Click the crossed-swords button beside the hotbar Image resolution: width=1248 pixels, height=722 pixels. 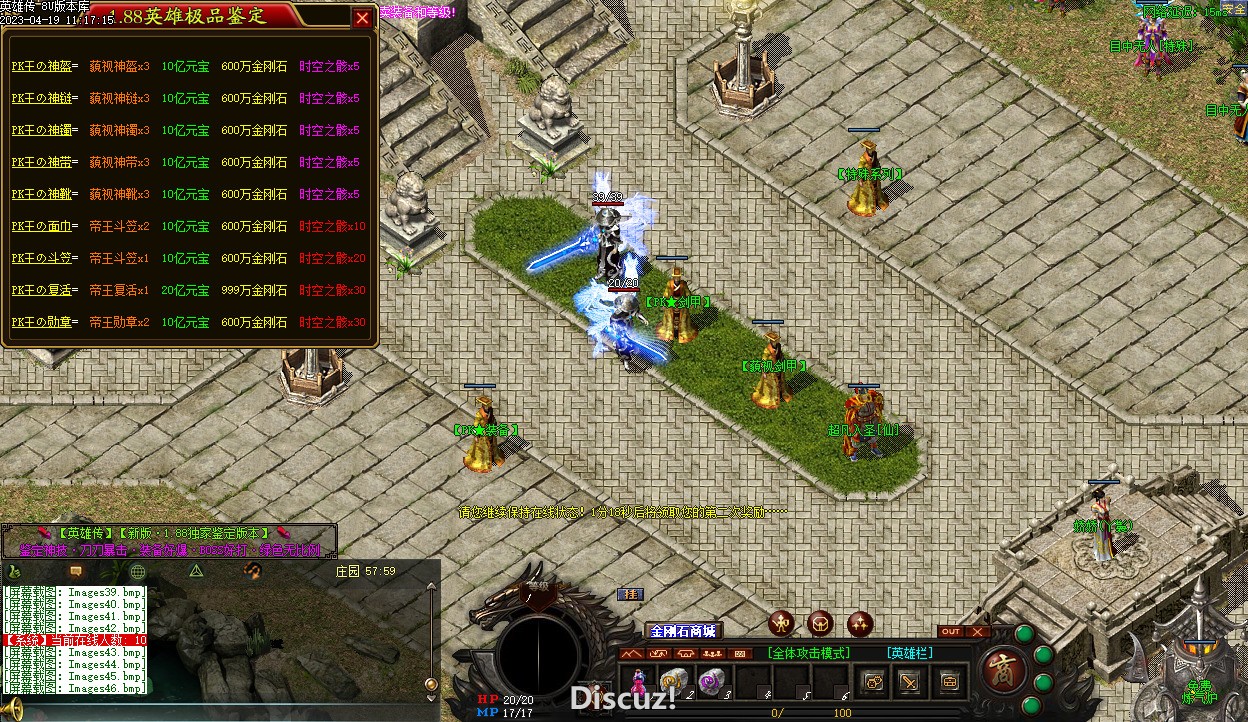[x=909, y=682]
